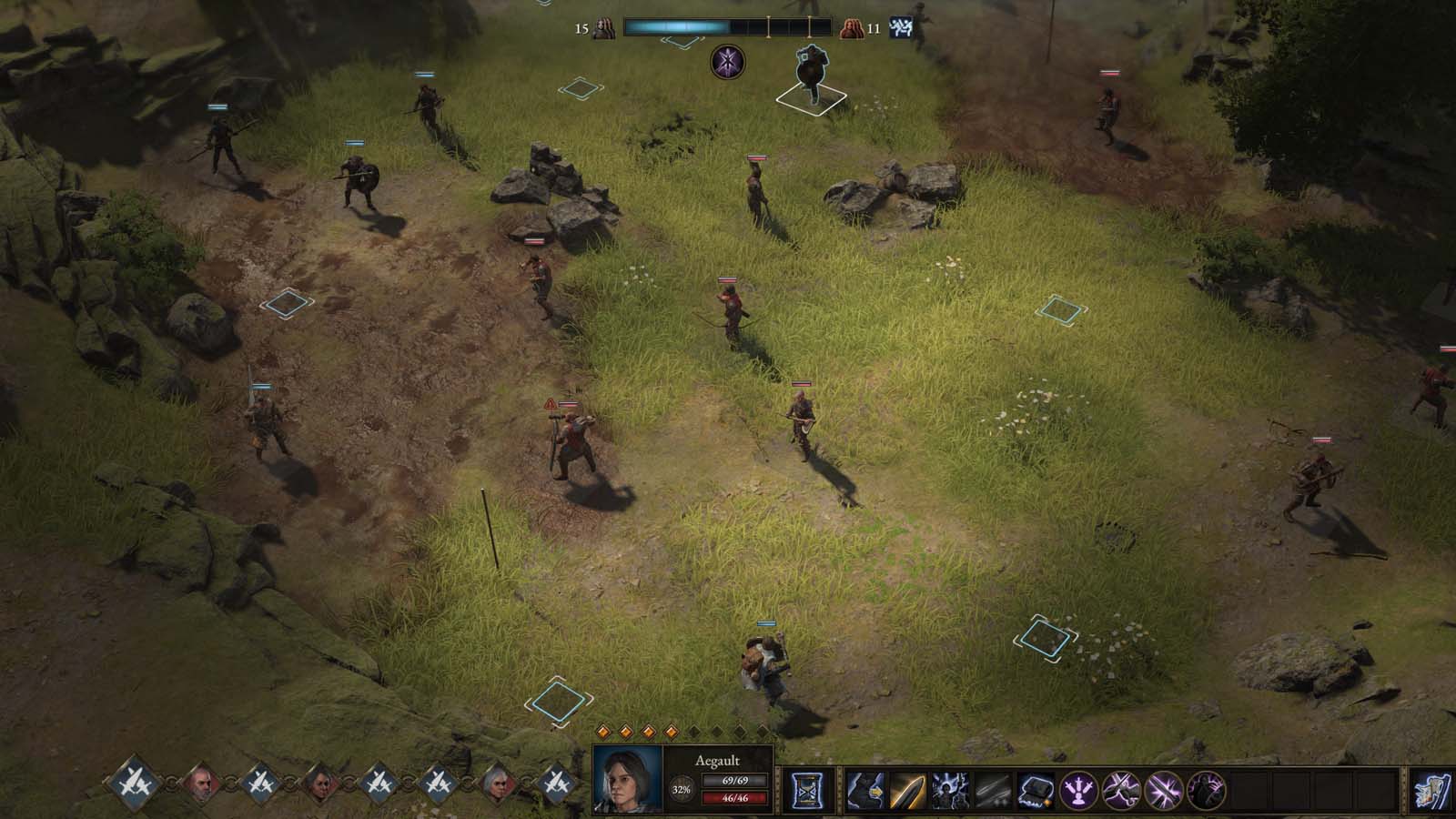Viewport: 1456px width, 819px height.
Task: Click the ally troops icon showing 15
Action: (x=603, y=28)
